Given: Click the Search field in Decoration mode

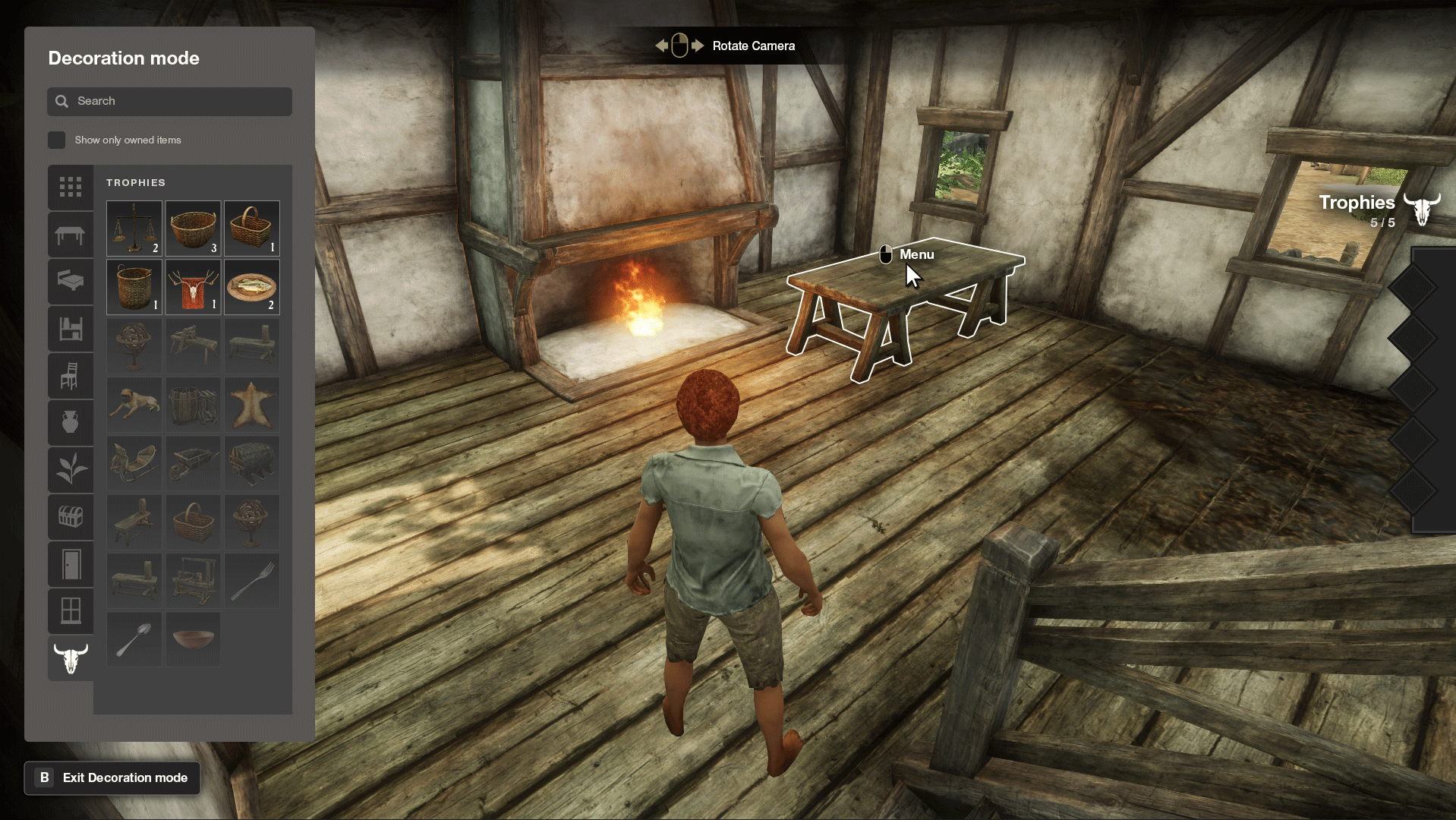Looking at the screenshot, I should tap(169, 101).
